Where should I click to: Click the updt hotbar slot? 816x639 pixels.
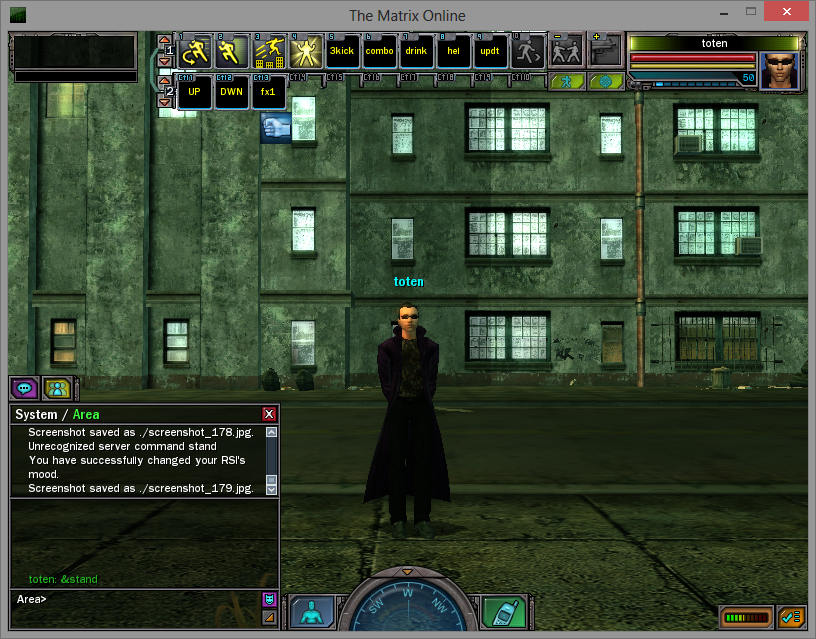(x=490, y=52)
